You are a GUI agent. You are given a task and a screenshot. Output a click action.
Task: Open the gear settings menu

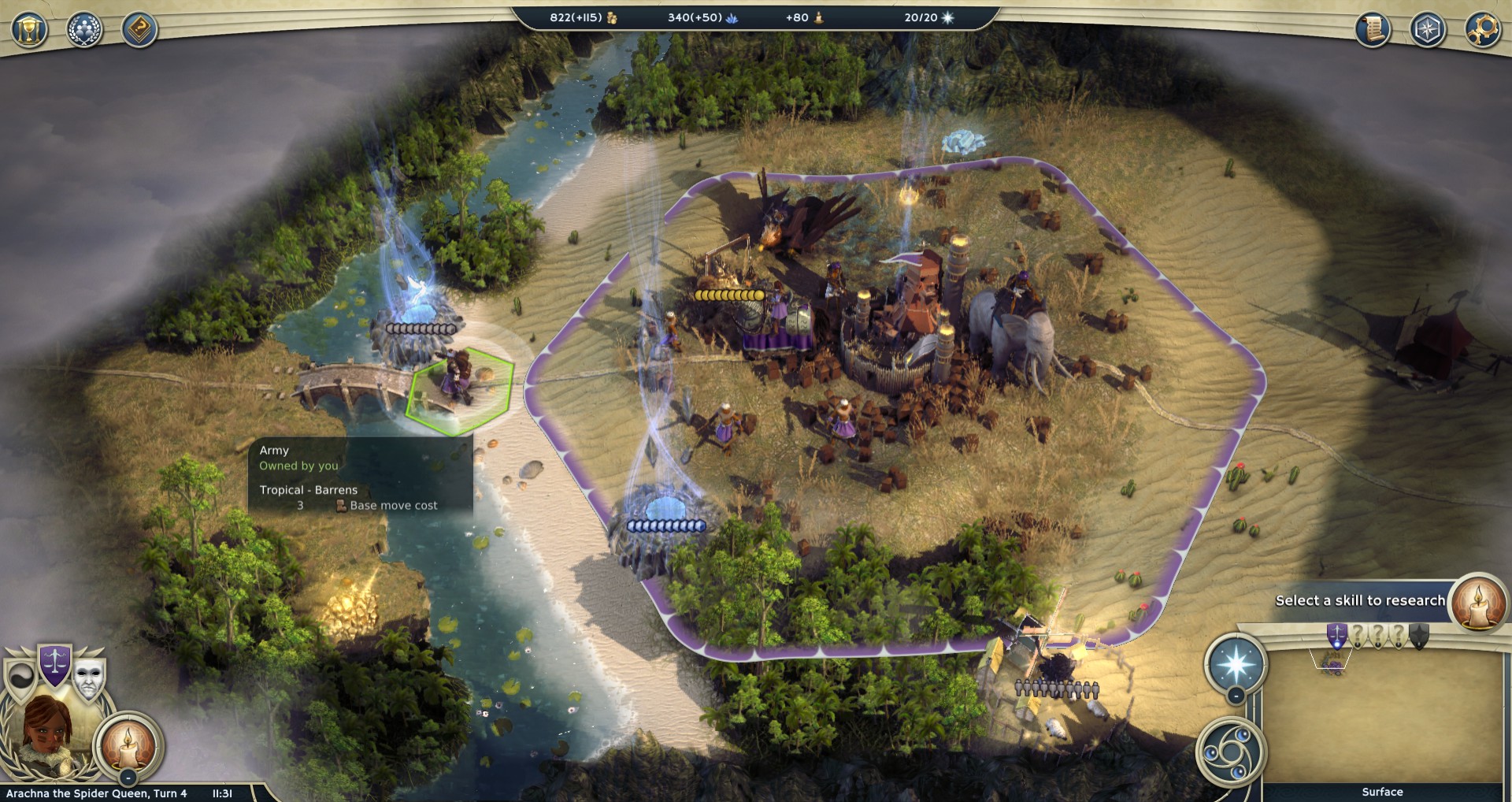(x=1483, y=30)
